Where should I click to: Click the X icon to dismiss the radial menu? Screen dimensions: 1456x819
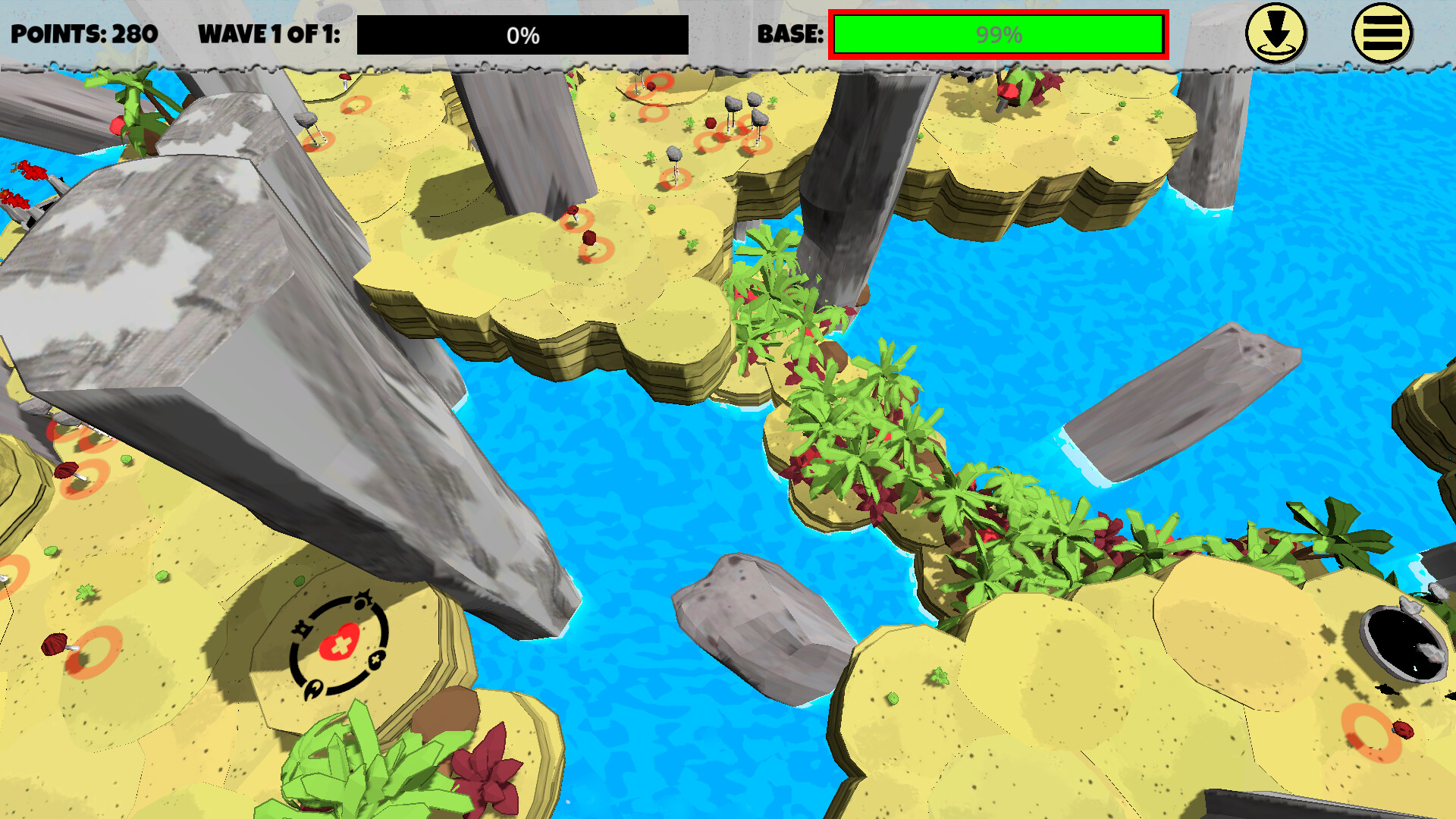tap(376, 659)
